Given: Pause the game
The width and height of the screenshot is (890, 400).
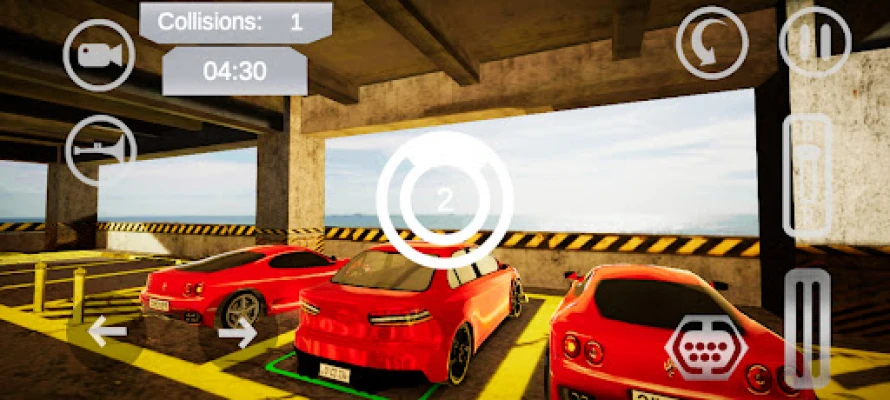Looking at the screenshot, I should tap(815, 42).
